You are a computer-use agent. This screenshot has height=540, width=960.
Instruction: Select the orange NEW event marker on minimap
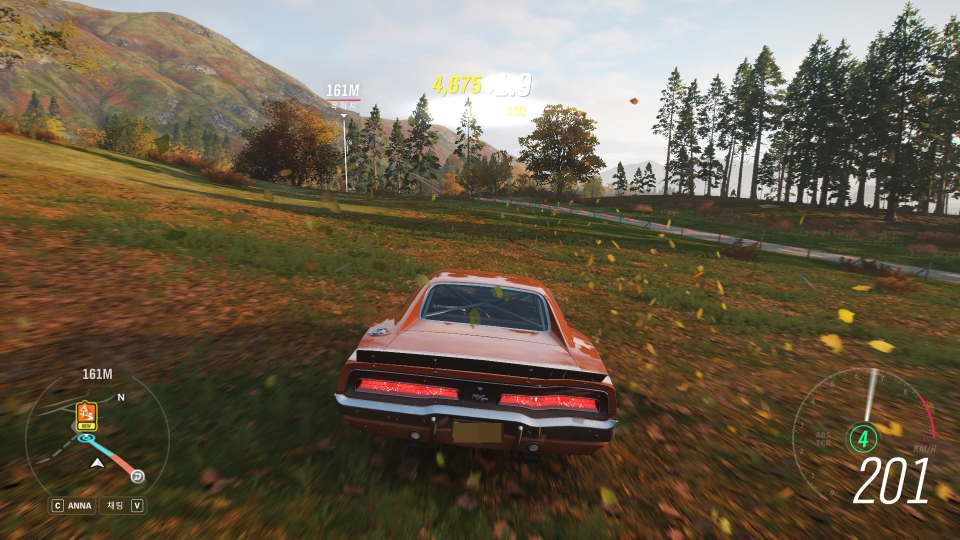(x=86, y=413)
